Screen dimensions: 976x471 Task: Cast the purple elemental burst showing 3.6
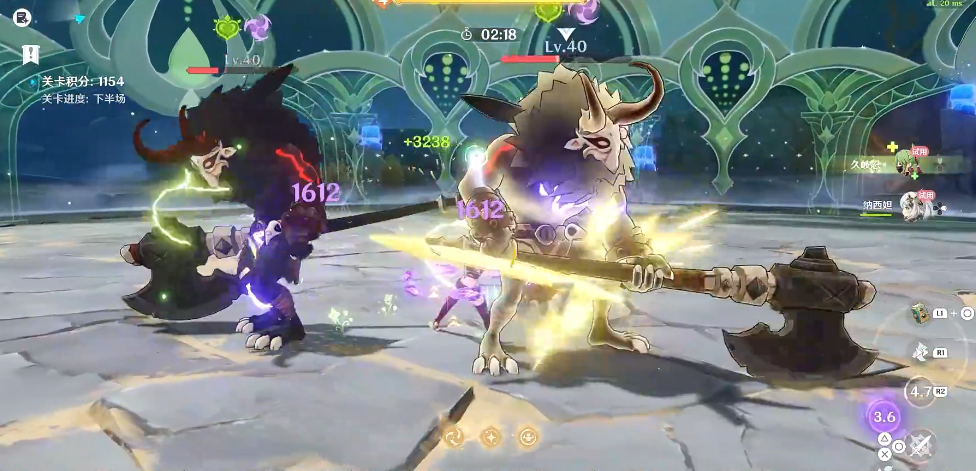(x=885, y=416)
